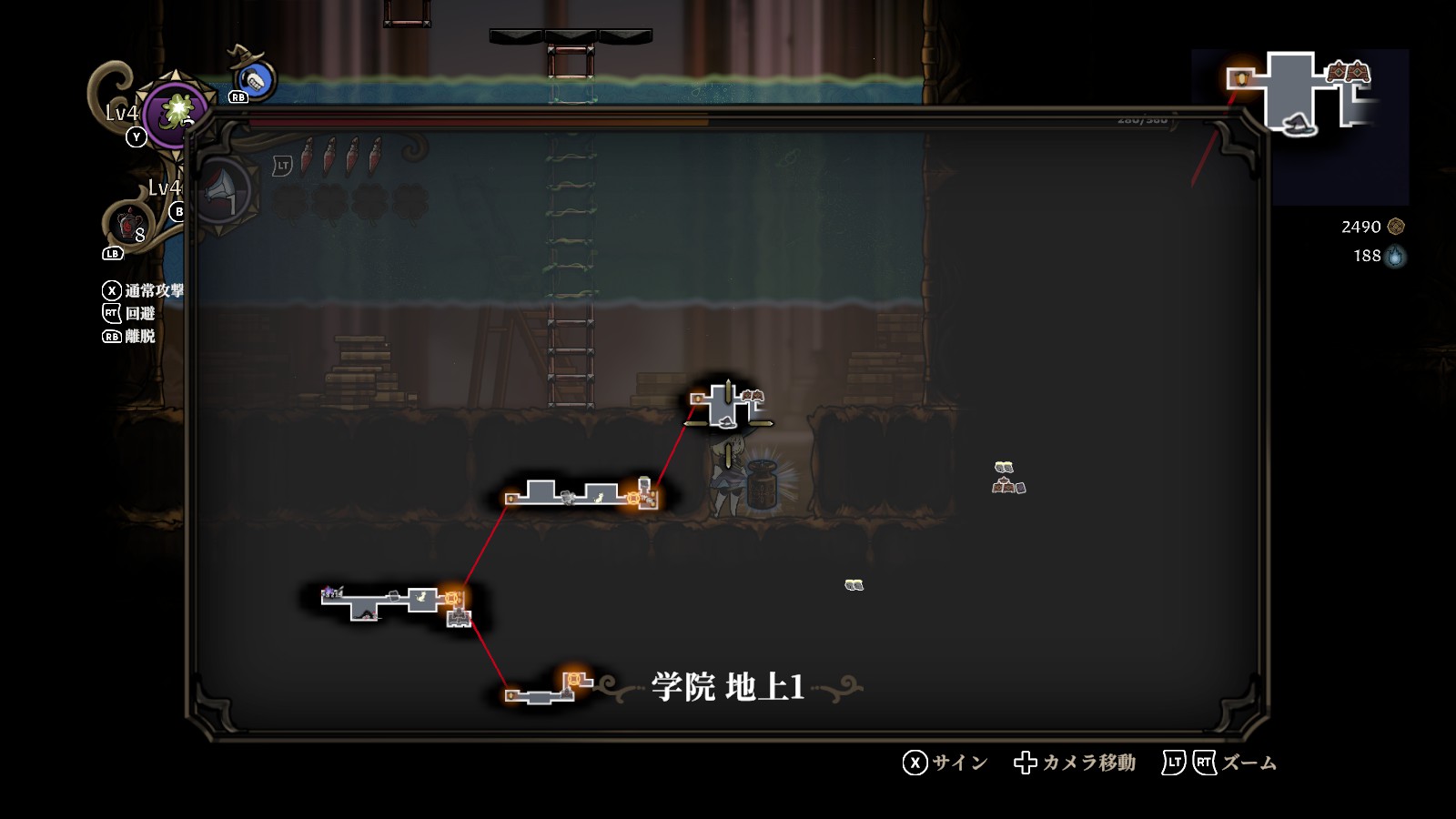This screenshot has width=1456, height=819.
Task: Click the red potion jar item icon
Action: click(128, 223)
